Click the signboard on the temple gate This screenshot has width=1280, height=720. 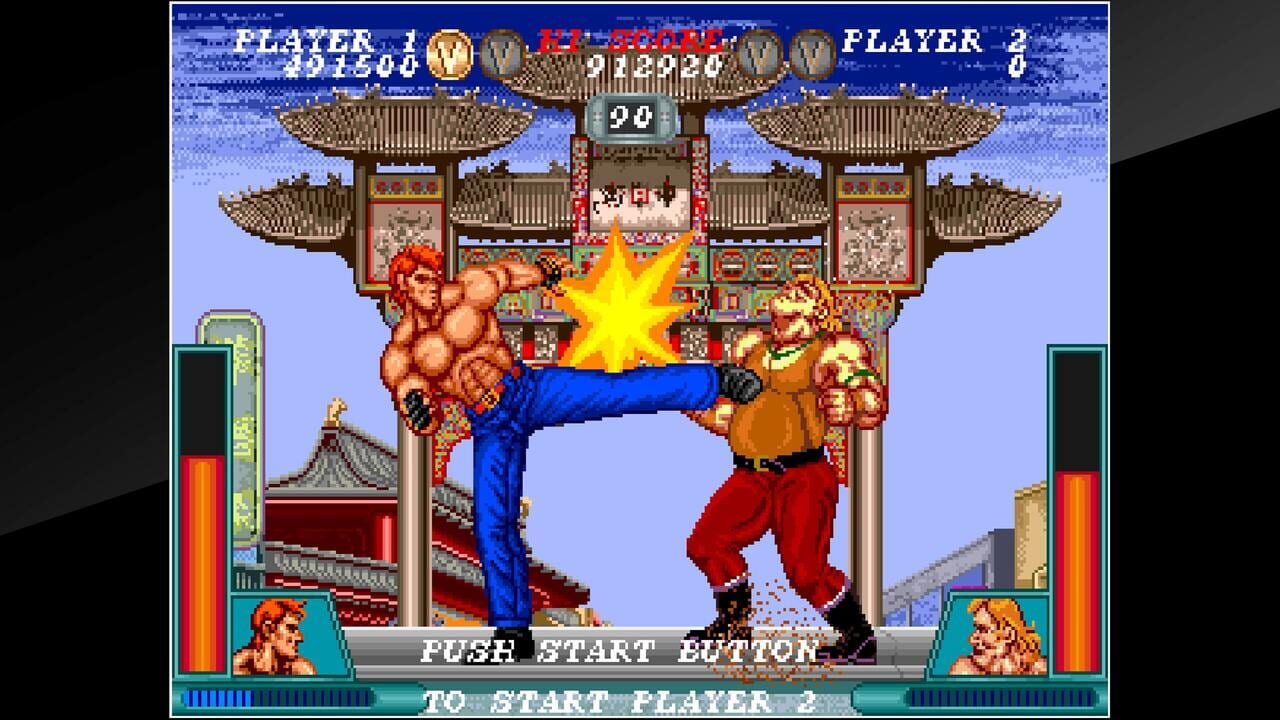(x=636, y=193)
